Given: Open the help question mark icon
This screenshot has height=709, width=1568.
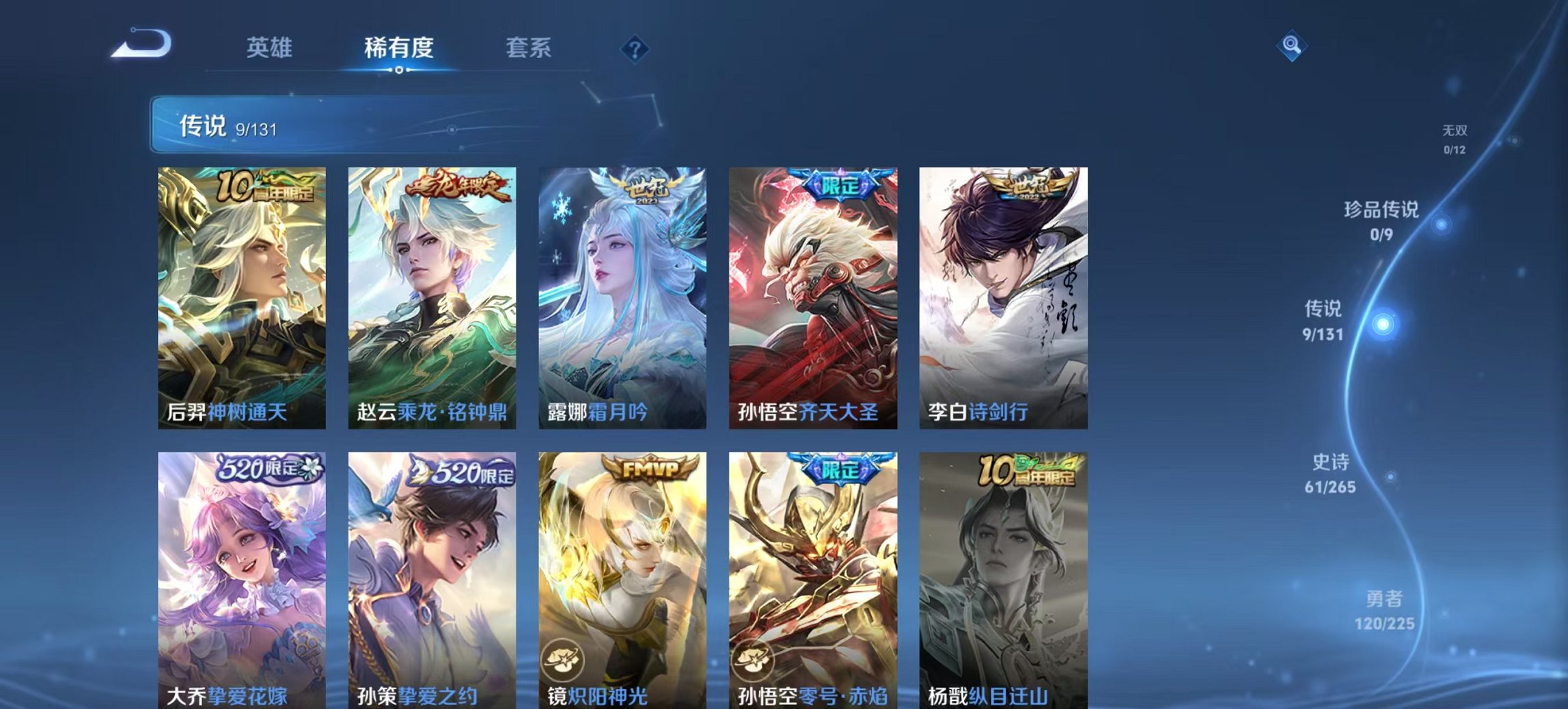Looking at the screenshot, I should click(635, 48).
